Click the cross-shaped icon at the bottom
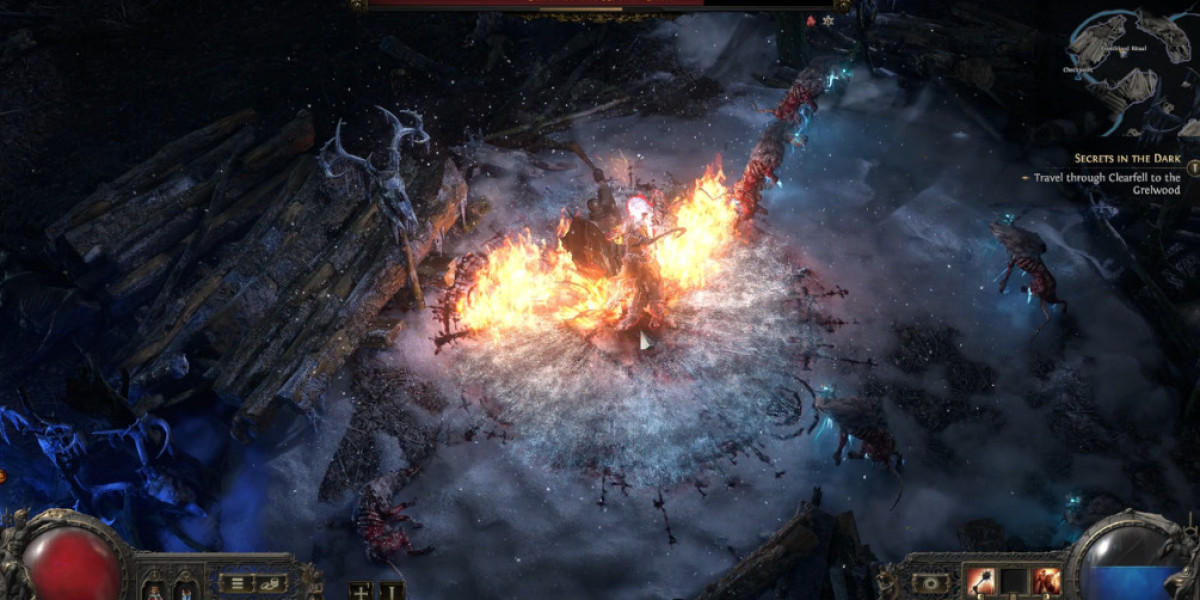This screenshot has width=1200, height=600. [362, 590]
